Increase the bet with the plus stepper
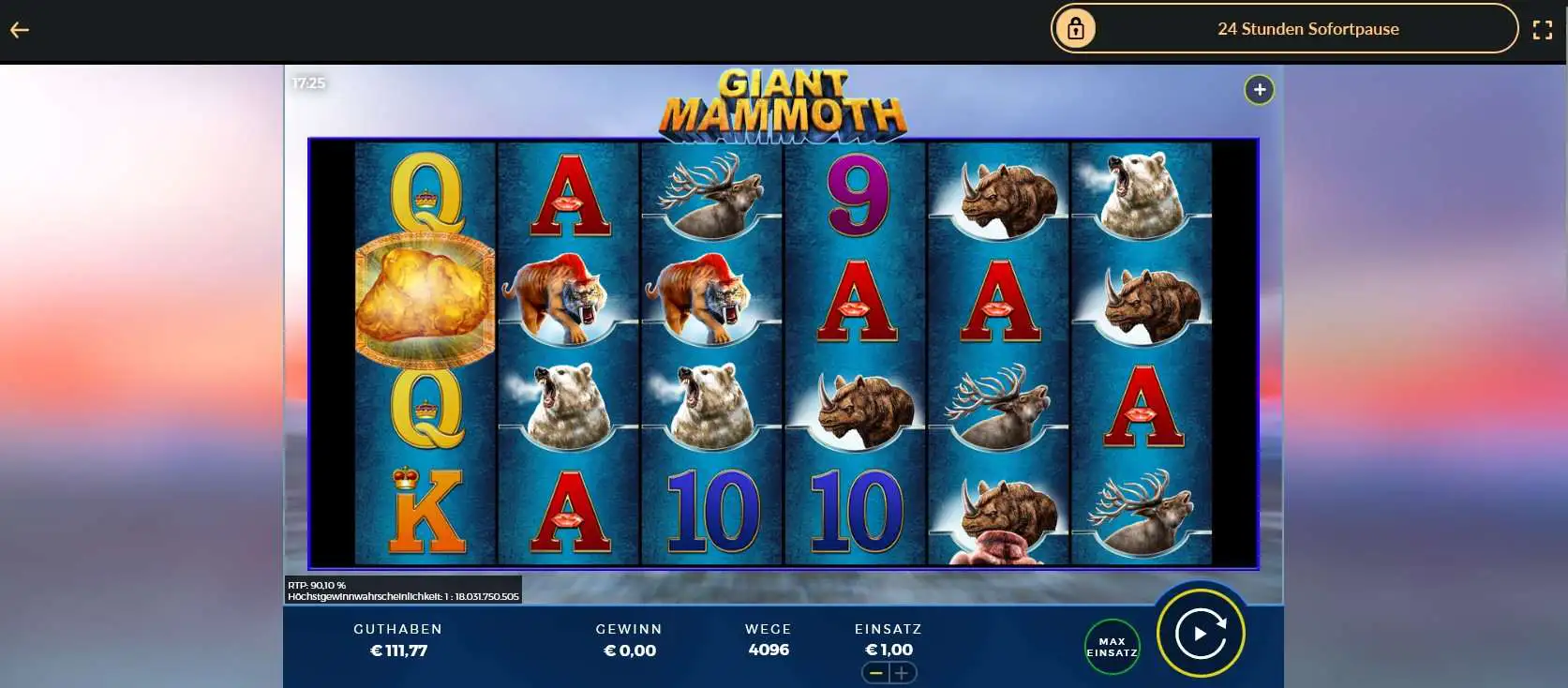 coord(902,672)
